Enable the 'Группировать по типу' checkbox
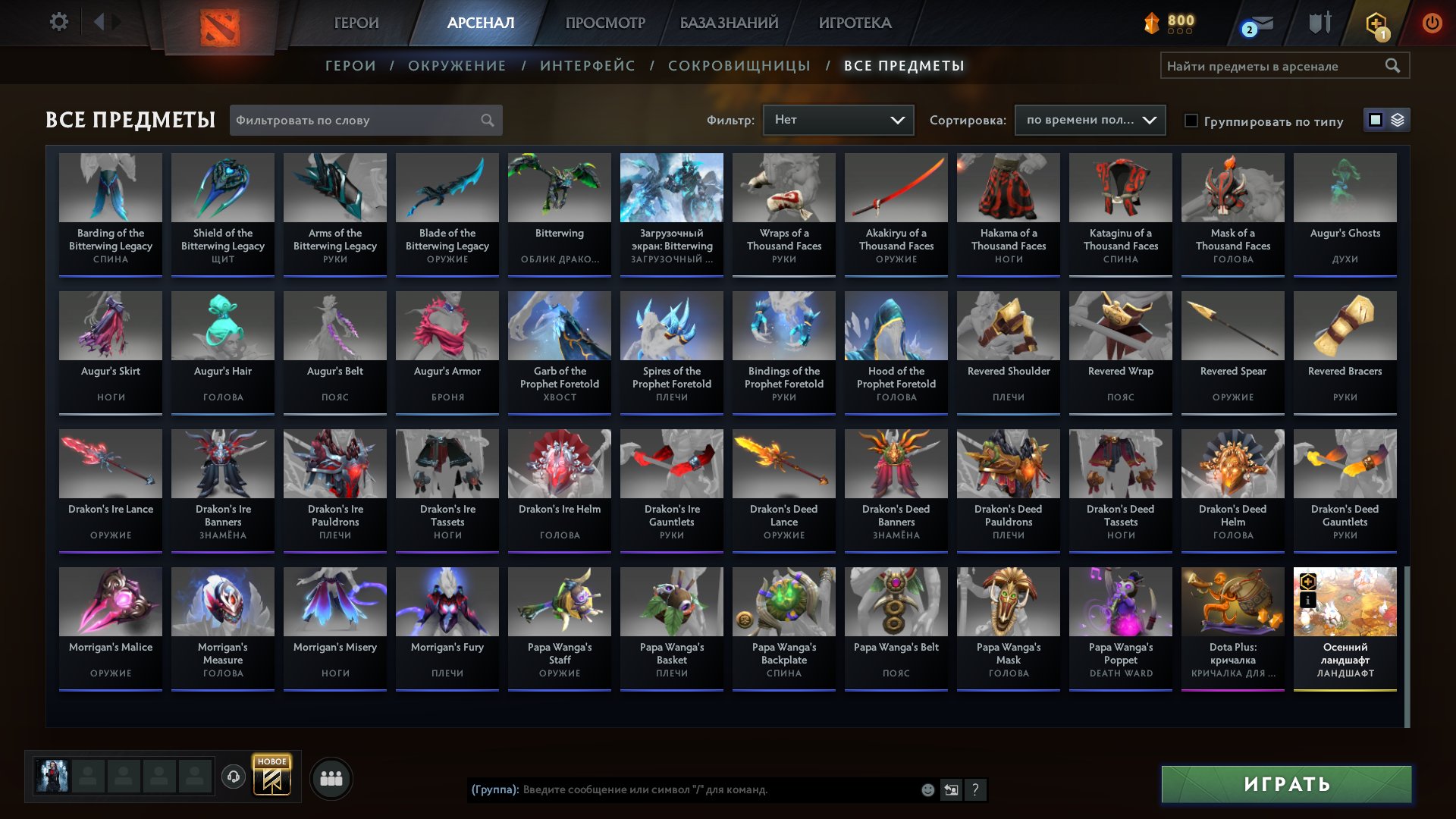The image size is (1456, 819). pos(1192,121)
